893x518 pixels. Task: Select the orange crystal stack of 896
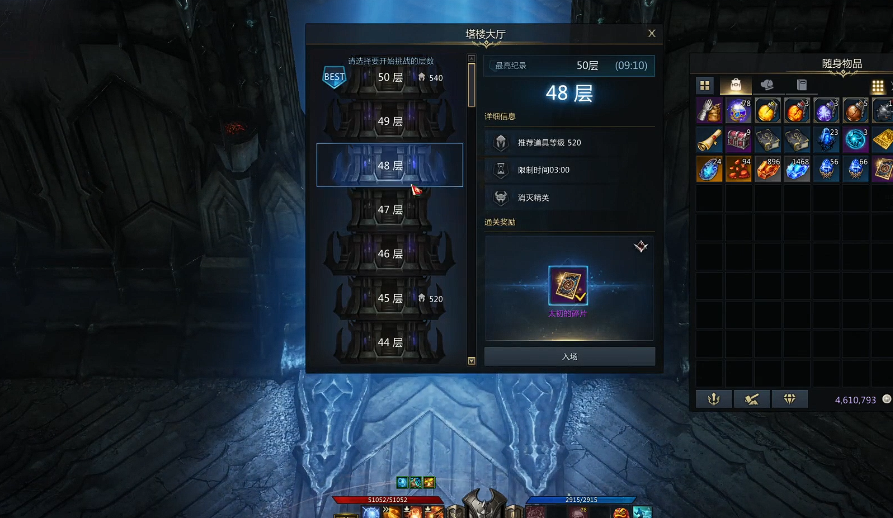point(767,169)
